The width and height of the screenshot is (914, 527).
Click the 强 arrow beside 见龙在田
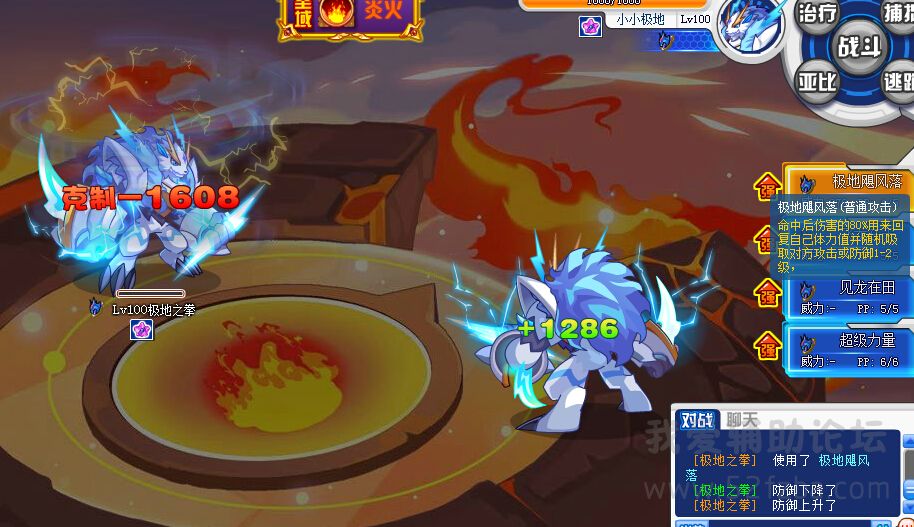click(768, 292)
